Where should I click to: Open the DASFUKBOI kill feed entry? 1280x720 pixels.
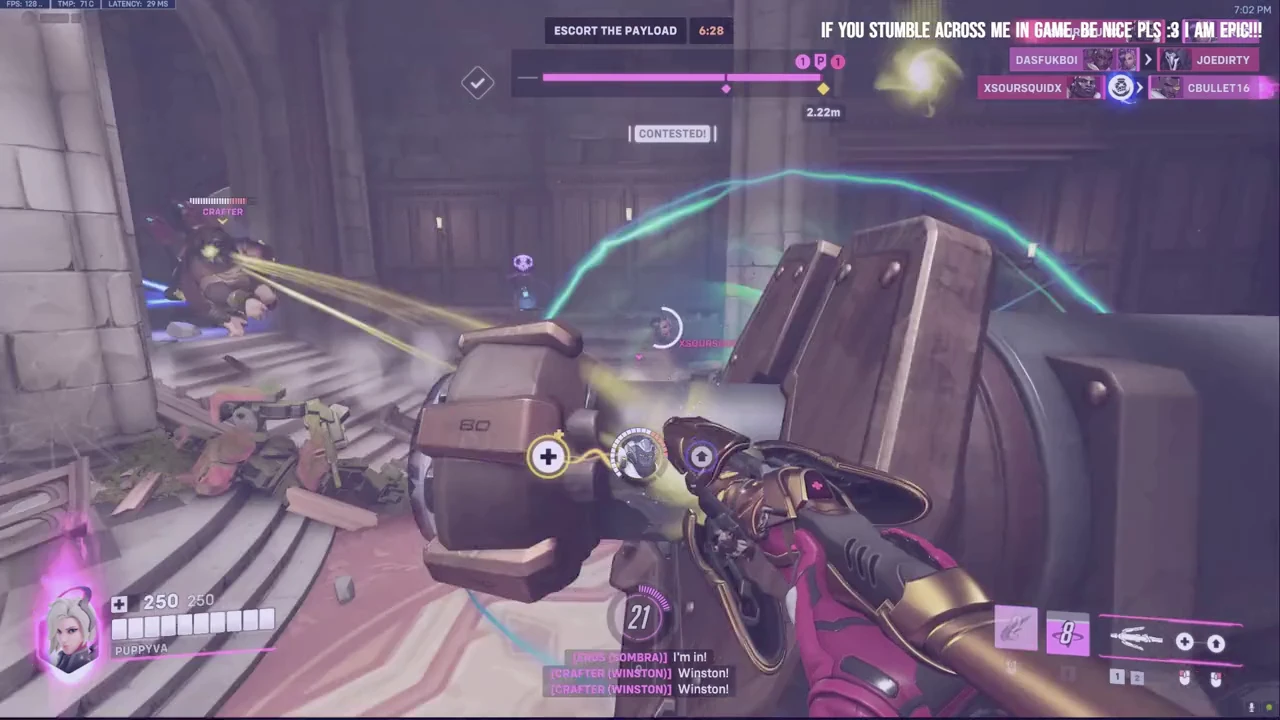pos(1047,60)
